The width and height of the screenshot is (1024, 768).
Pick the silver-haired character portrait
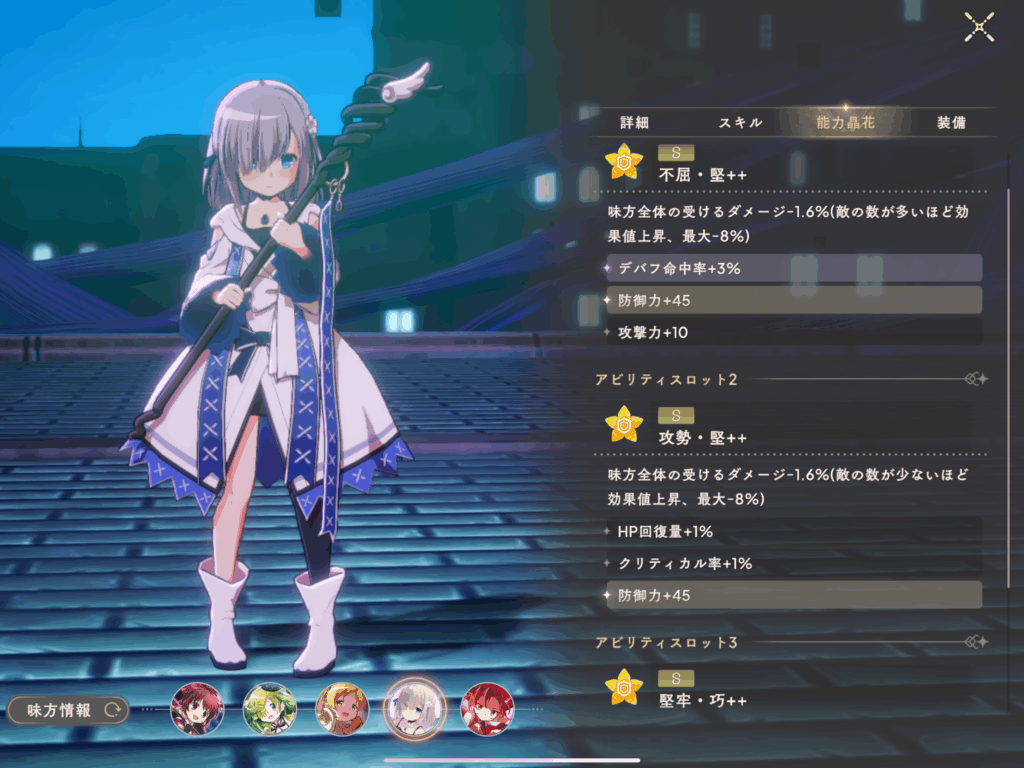[414, 709]
